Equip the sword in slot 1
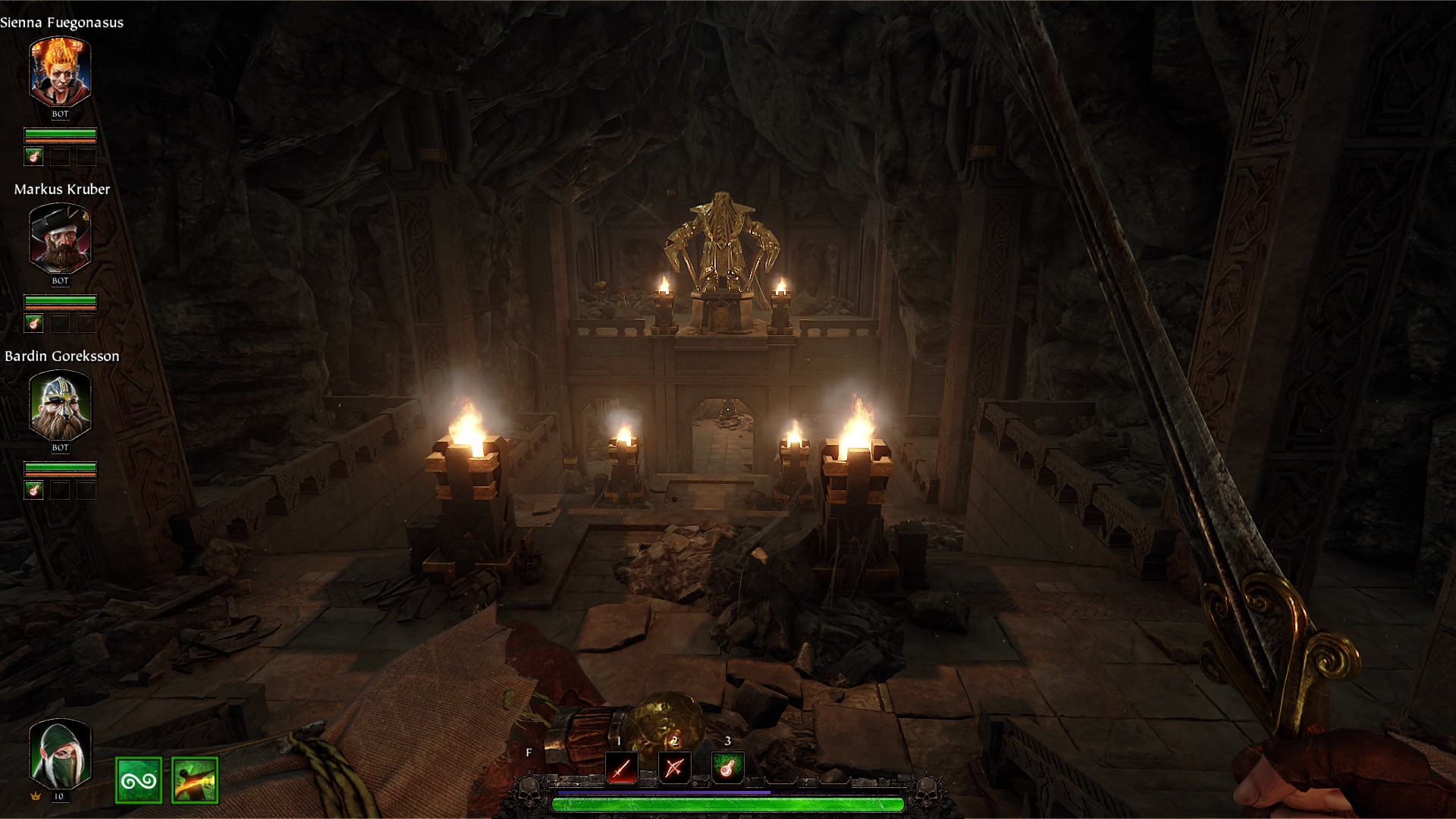Image resolution: width=1456 pixels, height=819 pixels. pos(622,768)
